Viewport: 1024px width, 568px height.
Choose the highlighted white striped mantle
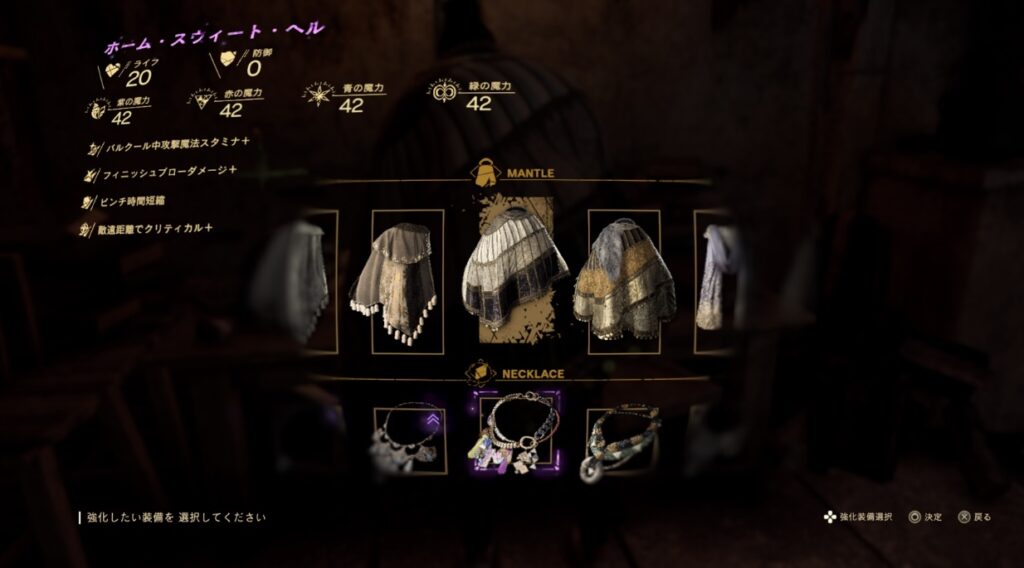pos(514,268)
